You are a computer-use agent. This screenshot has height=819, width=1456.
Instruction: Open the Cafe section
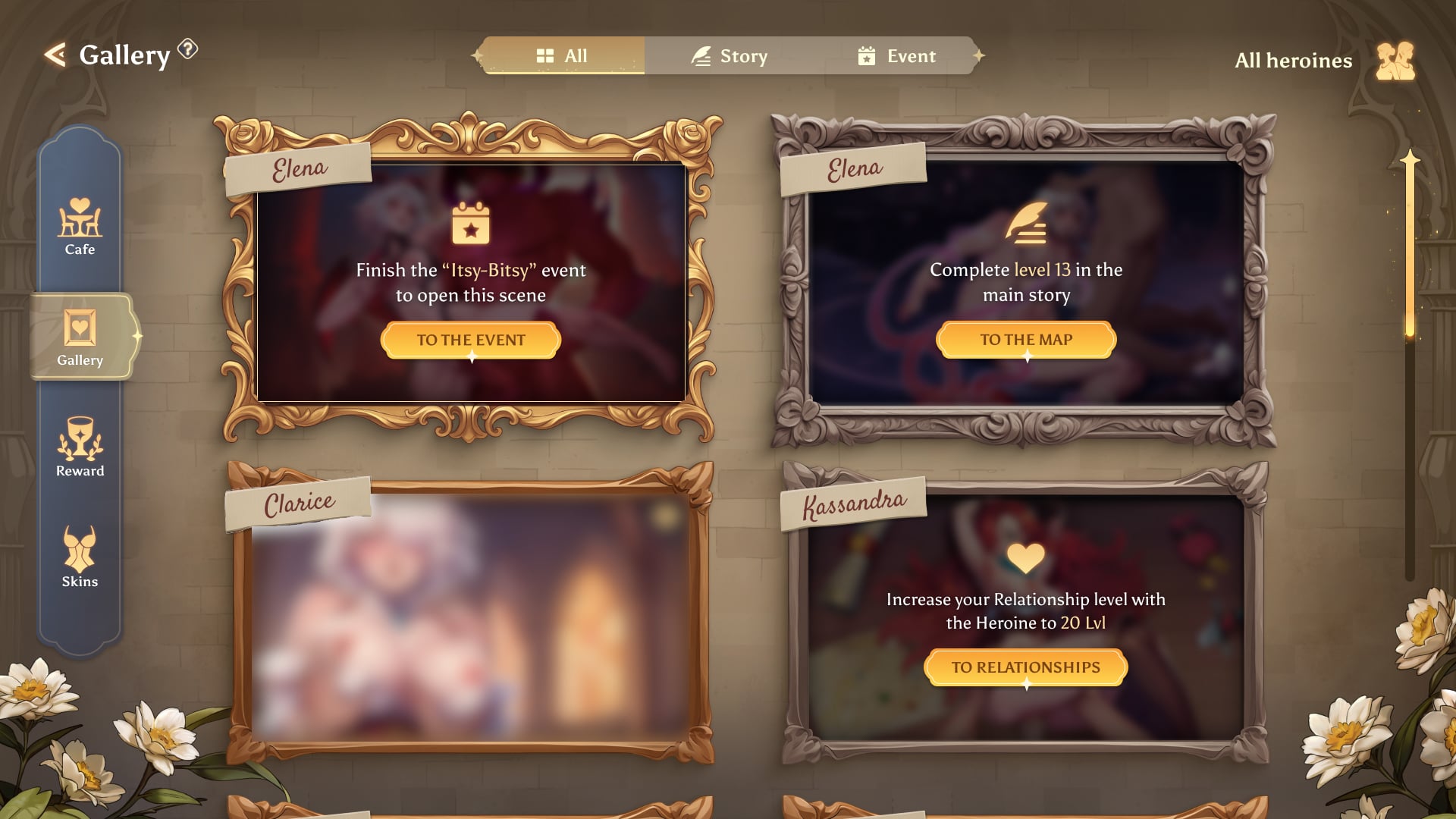[x=80, y=227]
